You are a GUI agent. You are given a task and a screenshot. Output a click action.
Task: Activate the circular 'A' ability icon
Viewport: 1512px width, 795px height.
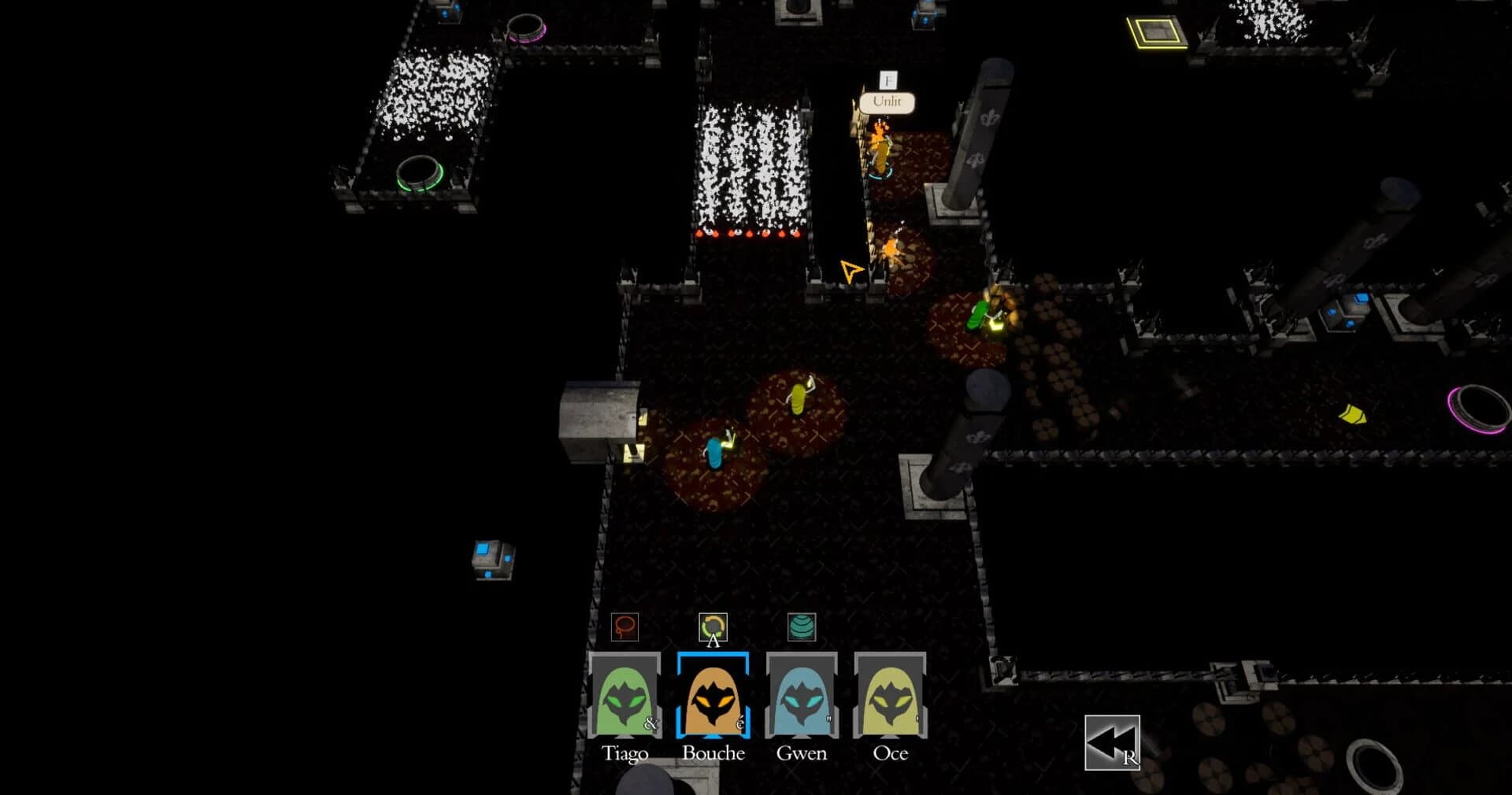713,628
